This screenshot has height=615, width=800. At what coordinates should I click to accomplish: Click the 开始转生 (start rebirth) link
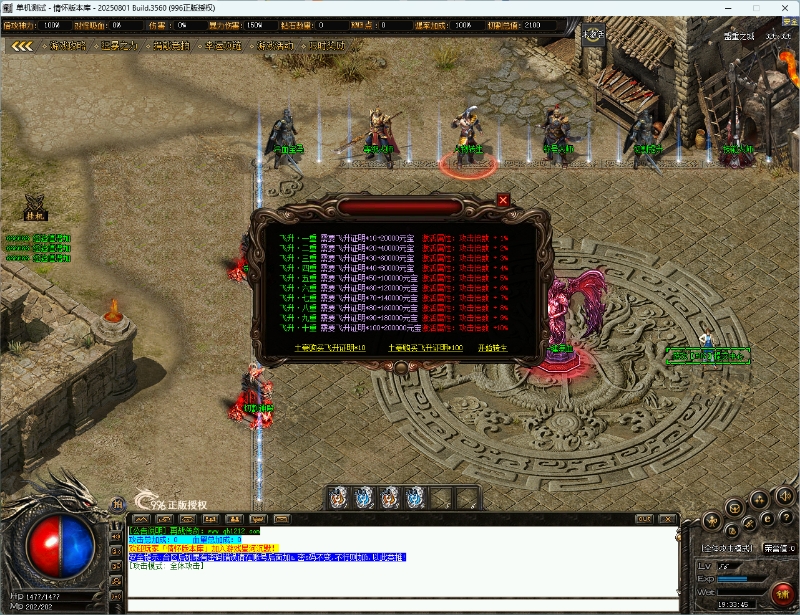pyautogui.click(x=493, y=348)
